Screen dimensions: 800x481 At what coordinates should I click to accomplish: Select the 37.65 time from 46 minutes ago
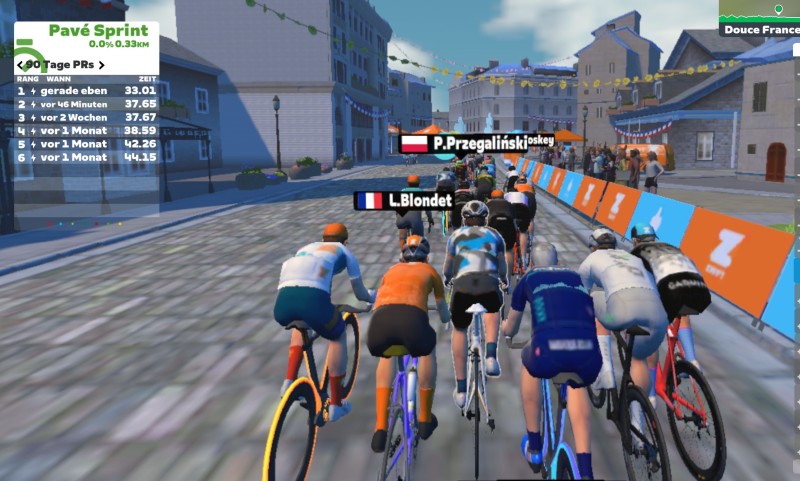click(86, 103)
